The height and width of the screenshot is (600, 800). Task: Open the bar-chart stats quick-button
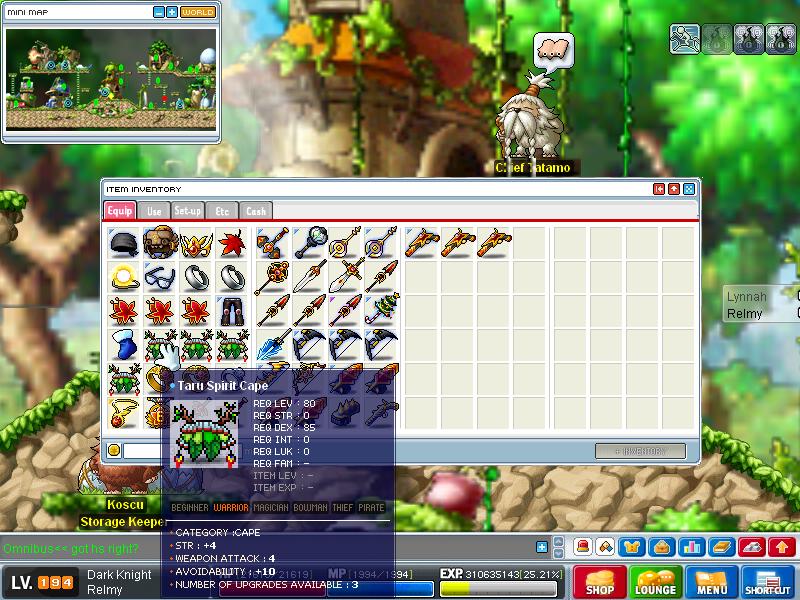click(691, 547)
